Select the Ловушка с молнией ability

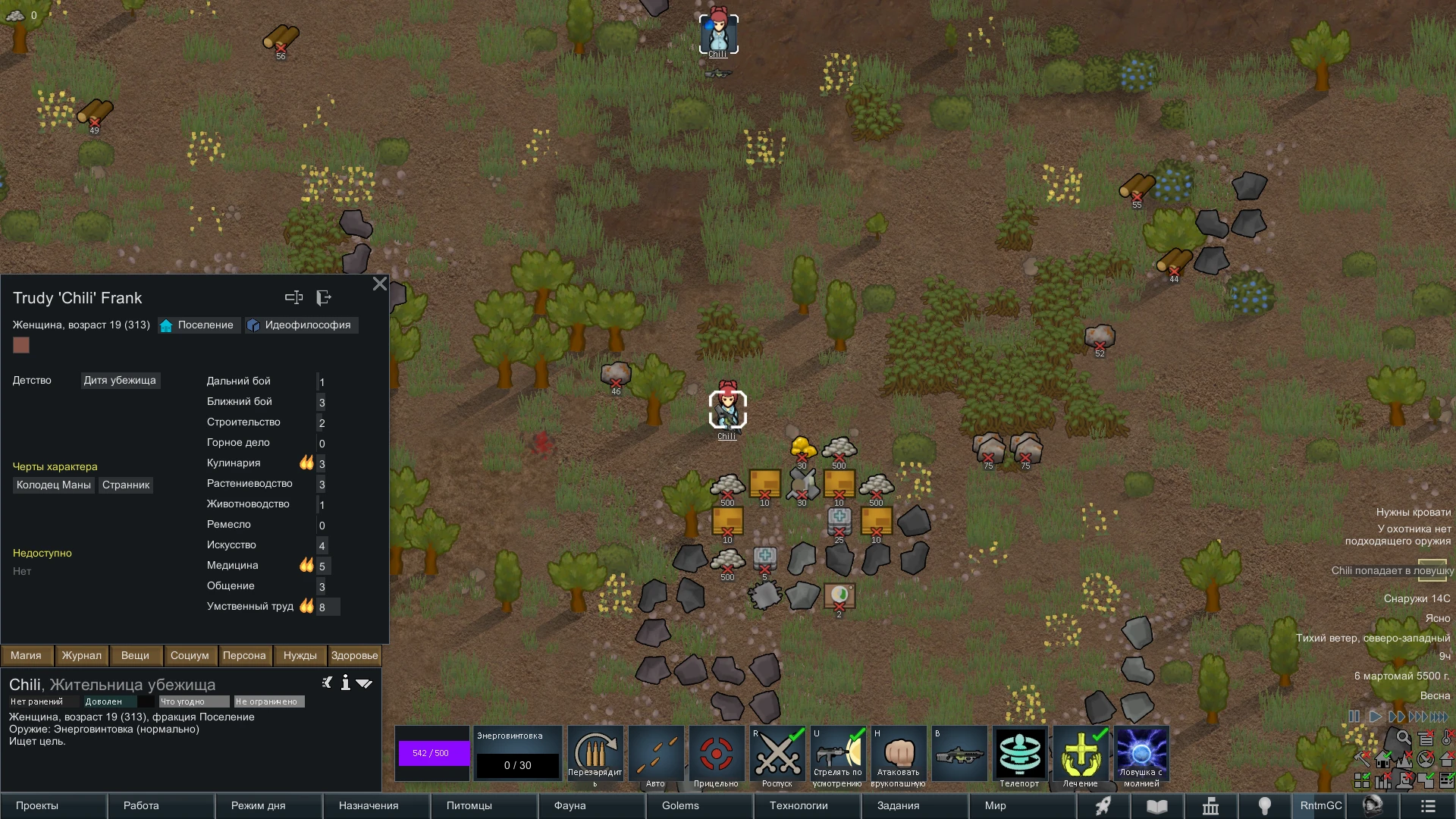tap(1142, 753)
